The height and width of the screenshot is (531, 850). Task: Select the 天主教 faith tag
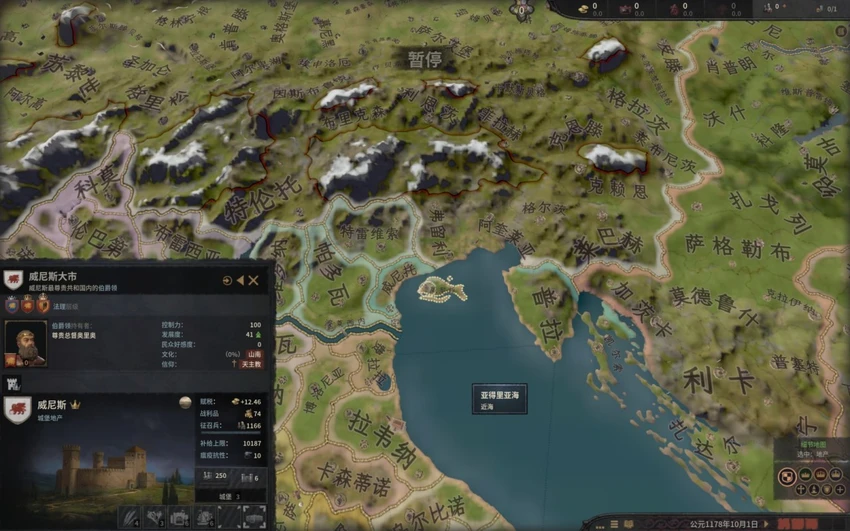point(250,364)
